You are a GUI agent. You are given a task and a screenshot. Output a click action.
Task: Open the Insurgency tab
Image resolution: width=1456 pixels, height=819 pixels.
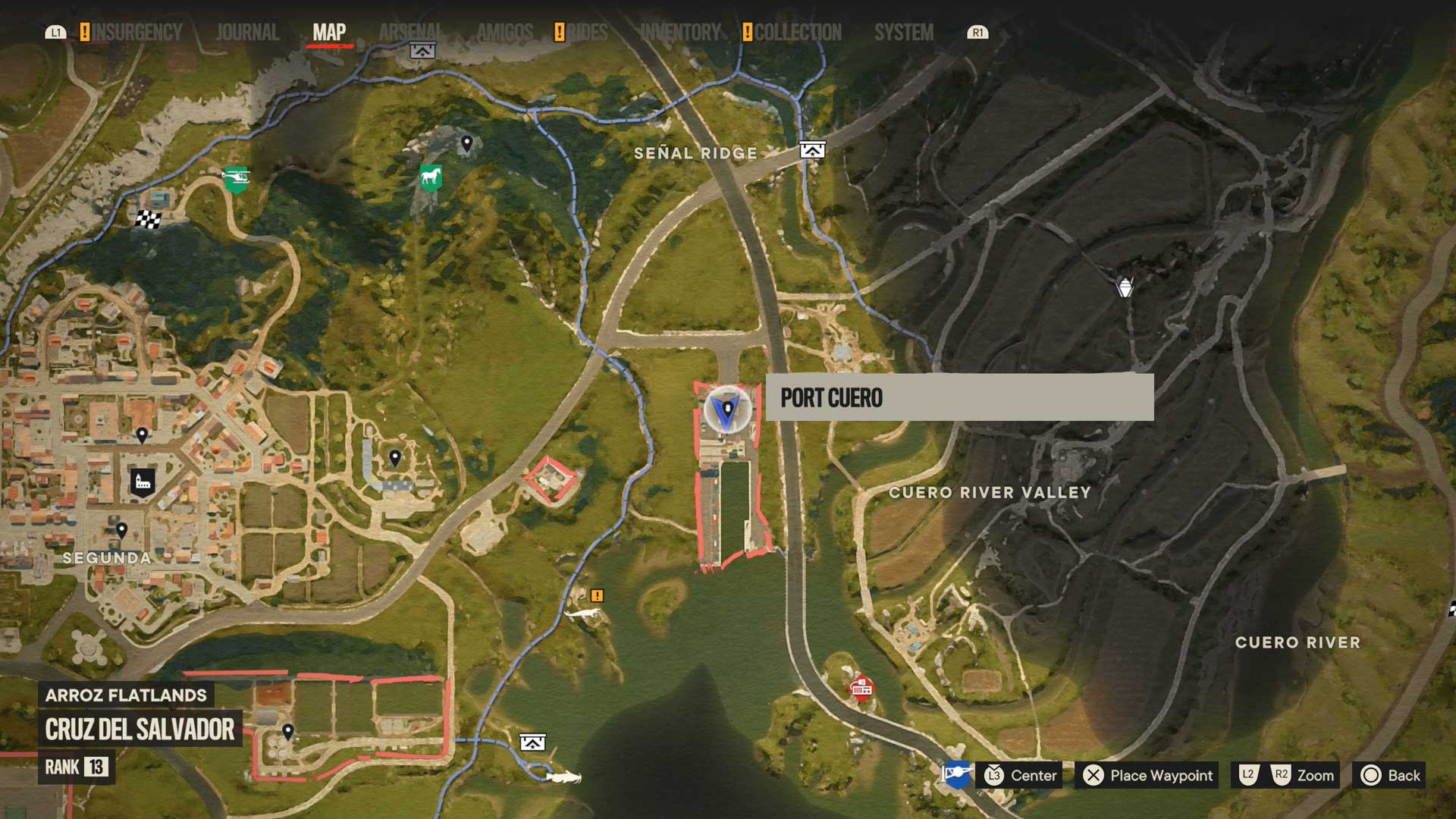click(136, 33)
